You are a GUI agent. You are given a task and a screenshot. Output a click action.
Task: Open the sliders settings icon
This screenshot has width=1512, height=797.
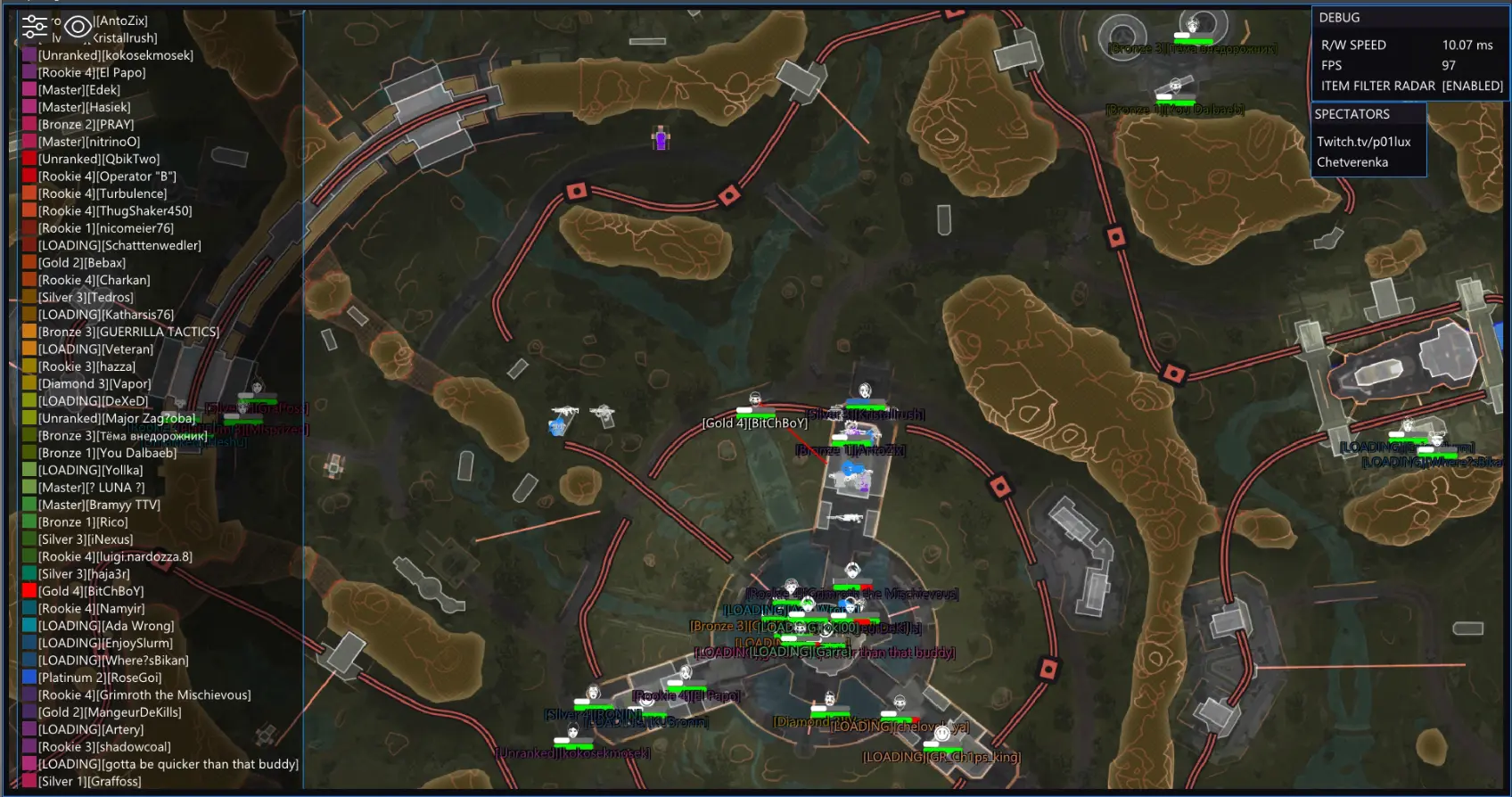tap(34, 27)
